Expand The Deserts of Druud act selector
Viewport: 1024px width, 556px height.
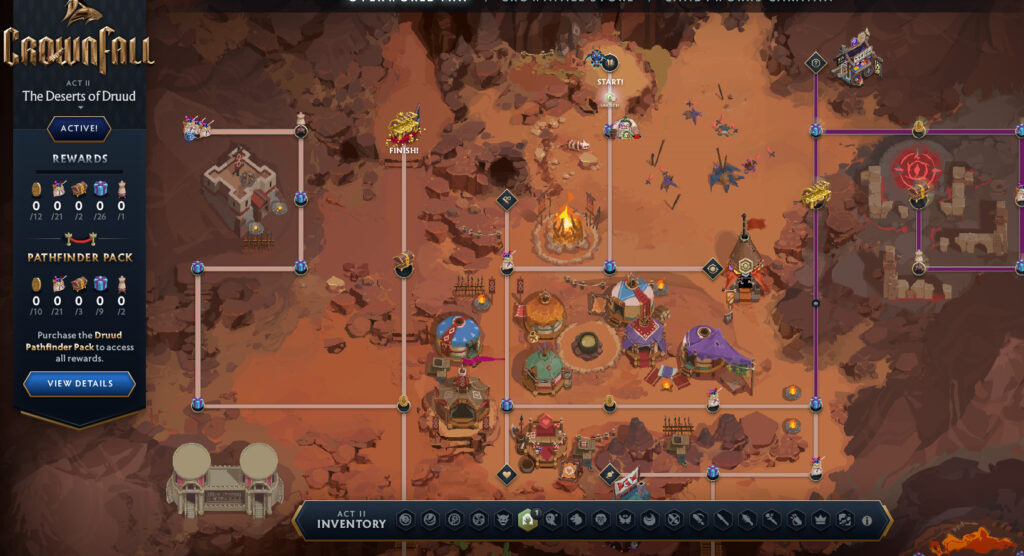point(79,99)
